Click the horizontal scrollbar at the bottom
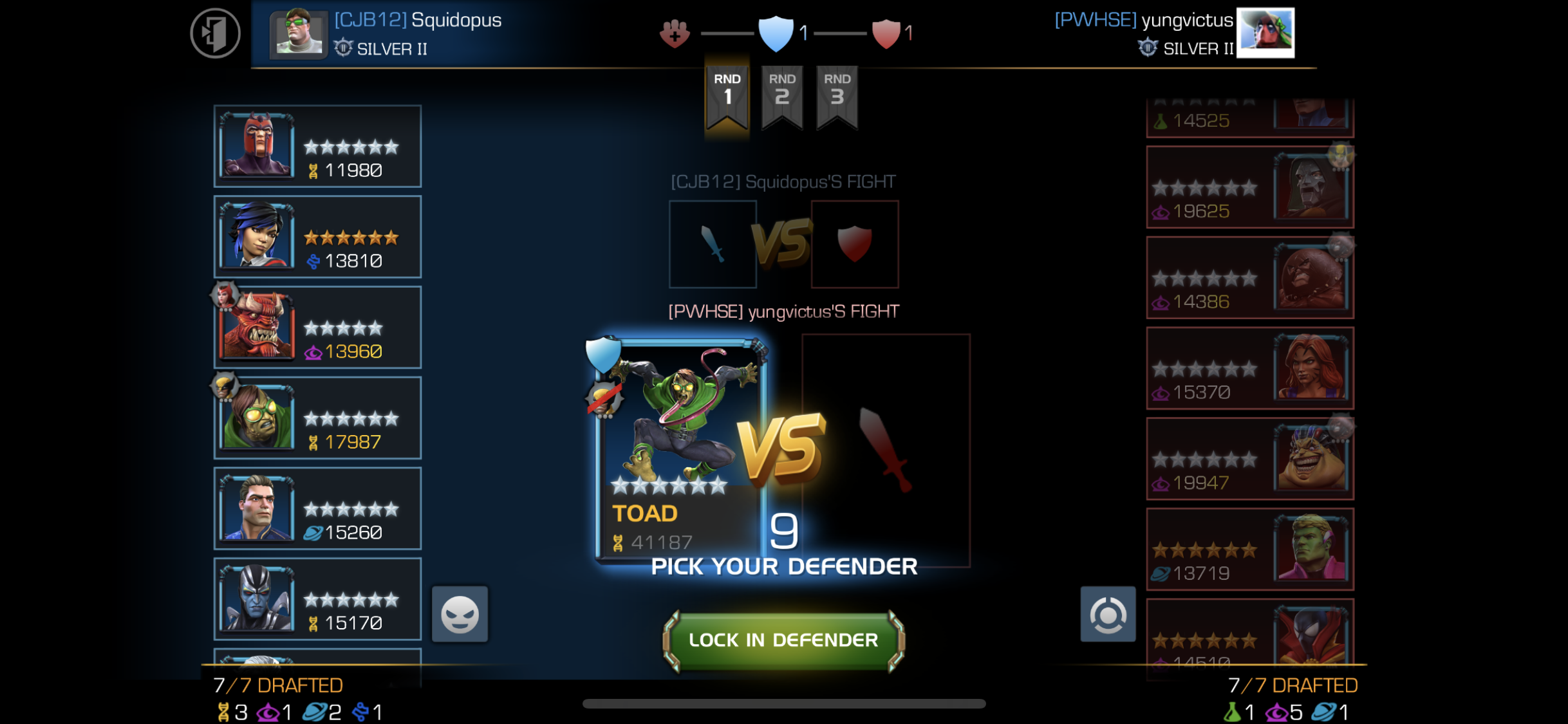Image resolution: width=1568 pixels, height=724 pixels. click(784, 703)
